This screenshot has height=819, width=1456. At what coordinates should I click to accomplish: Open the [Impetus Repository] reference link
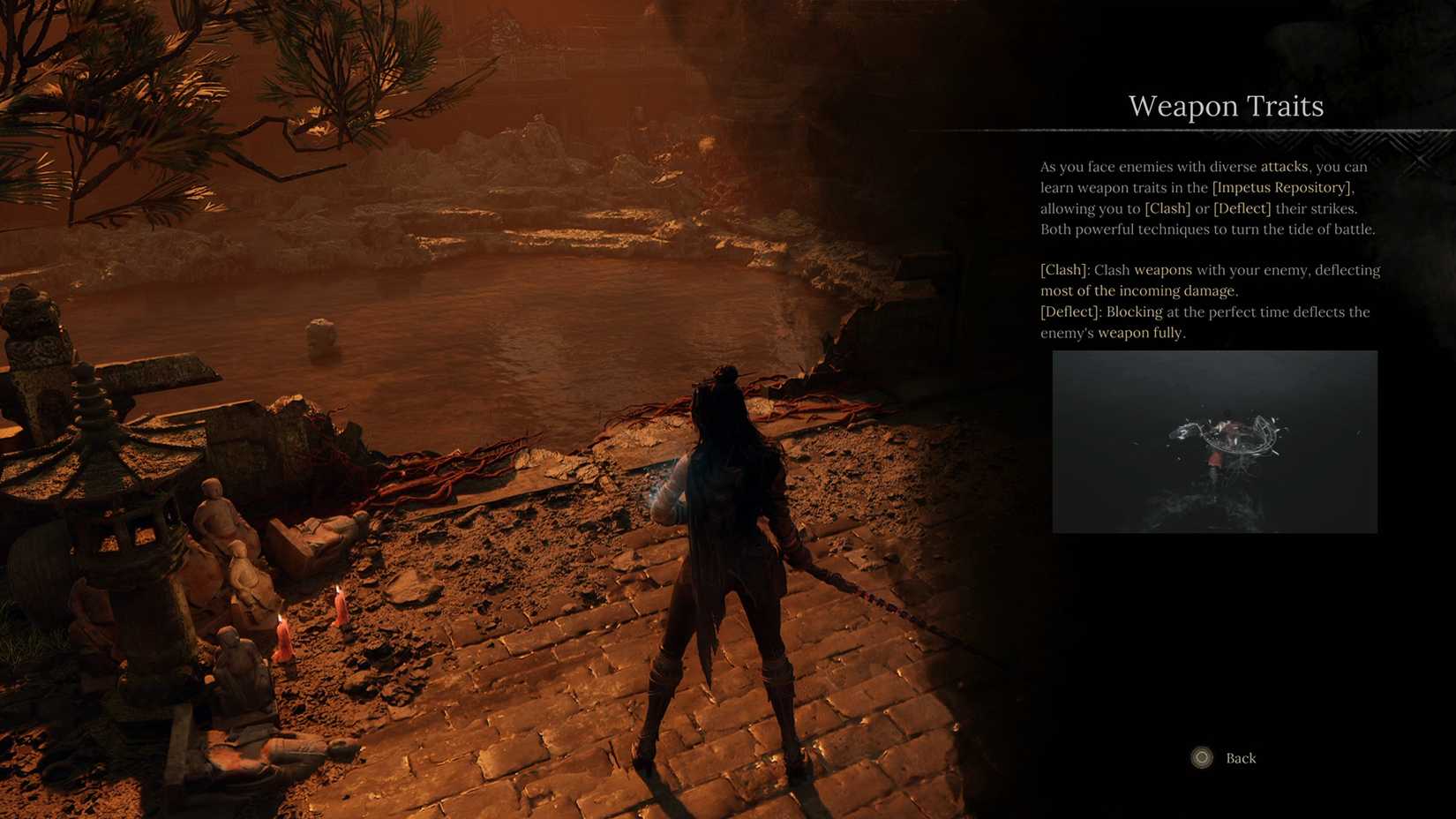click(1280, 187)
